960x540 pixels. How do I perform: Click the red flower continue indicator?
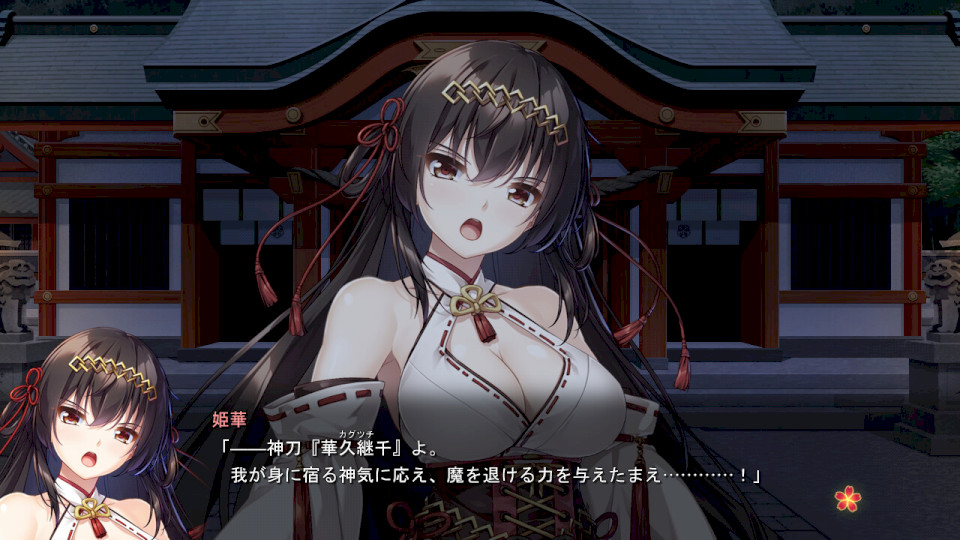[x=848, y=497]
